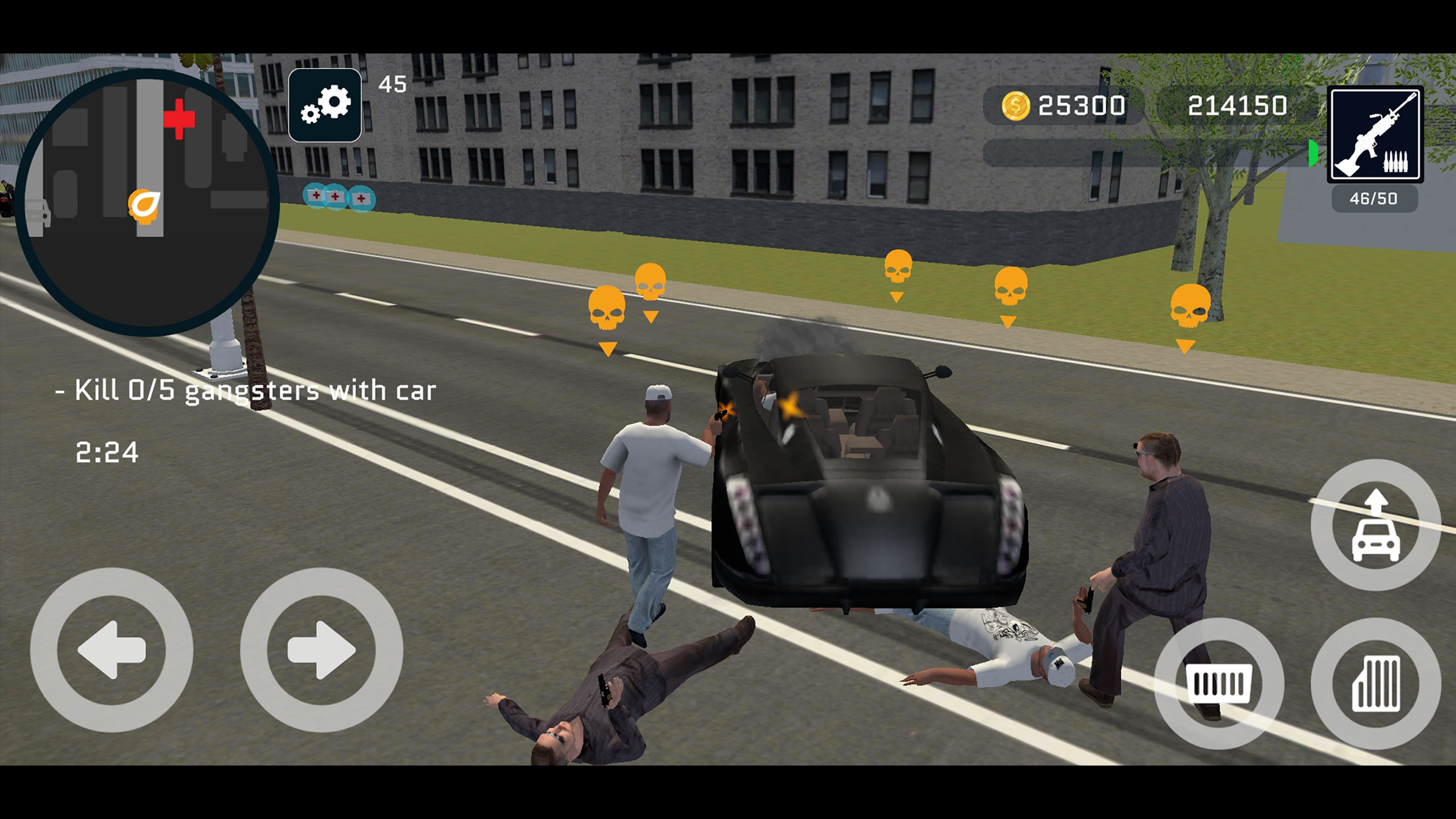Select the machine gun weapon icon
This screenshot has width=1456, height=819.
click(1375, 135)
